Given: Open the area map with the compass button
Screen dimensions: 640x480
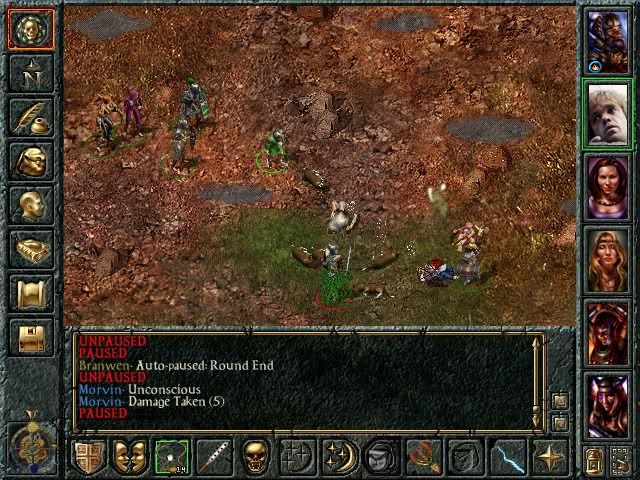Looking at the screenshot, I should (30, 73).
